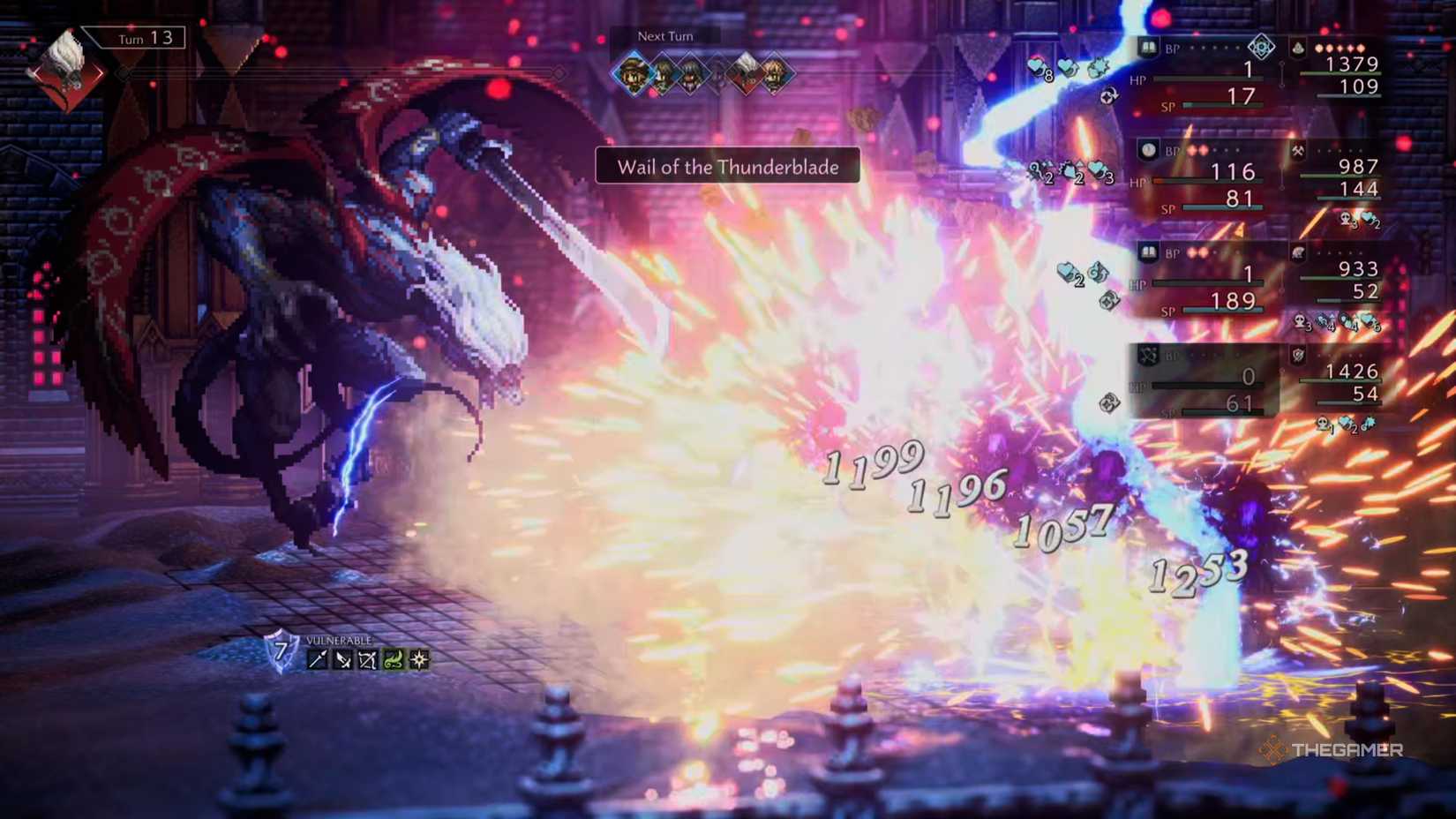The image size is (1456, 819).
Task: Select the Scholar job icon on first party panel
Action: 1148,47
